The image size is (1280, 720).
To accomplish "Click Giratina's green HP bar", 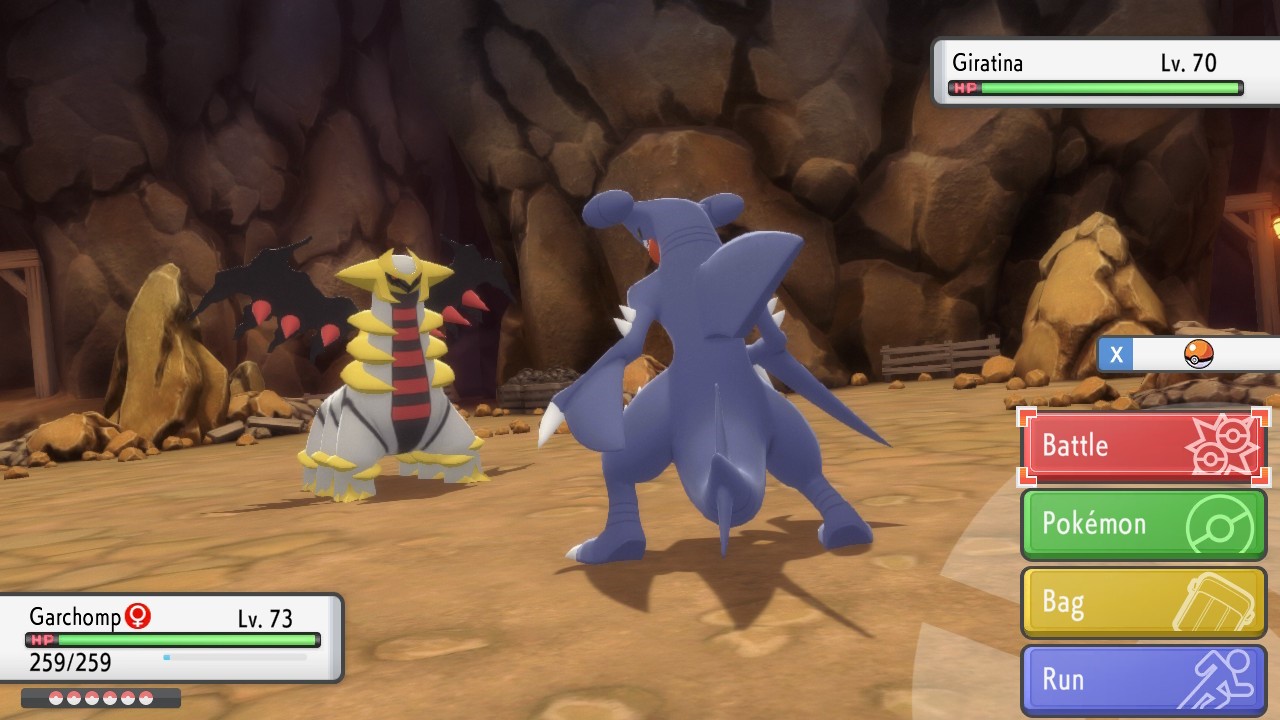I will pos(1110,88).
